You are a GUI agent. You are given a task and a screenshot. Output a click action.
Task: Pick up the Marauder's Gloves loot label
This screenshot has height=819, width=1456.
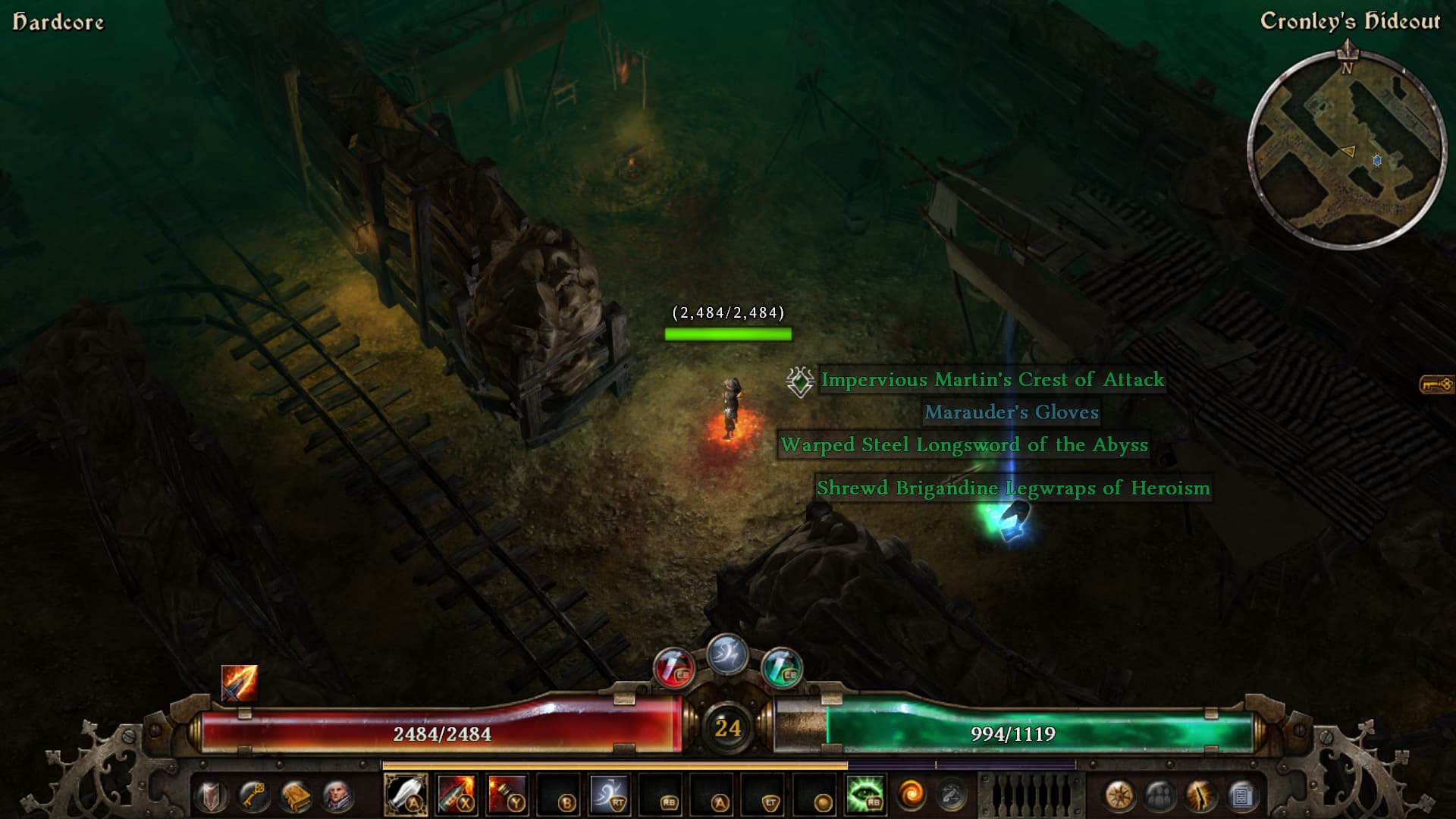(1011, 413)
